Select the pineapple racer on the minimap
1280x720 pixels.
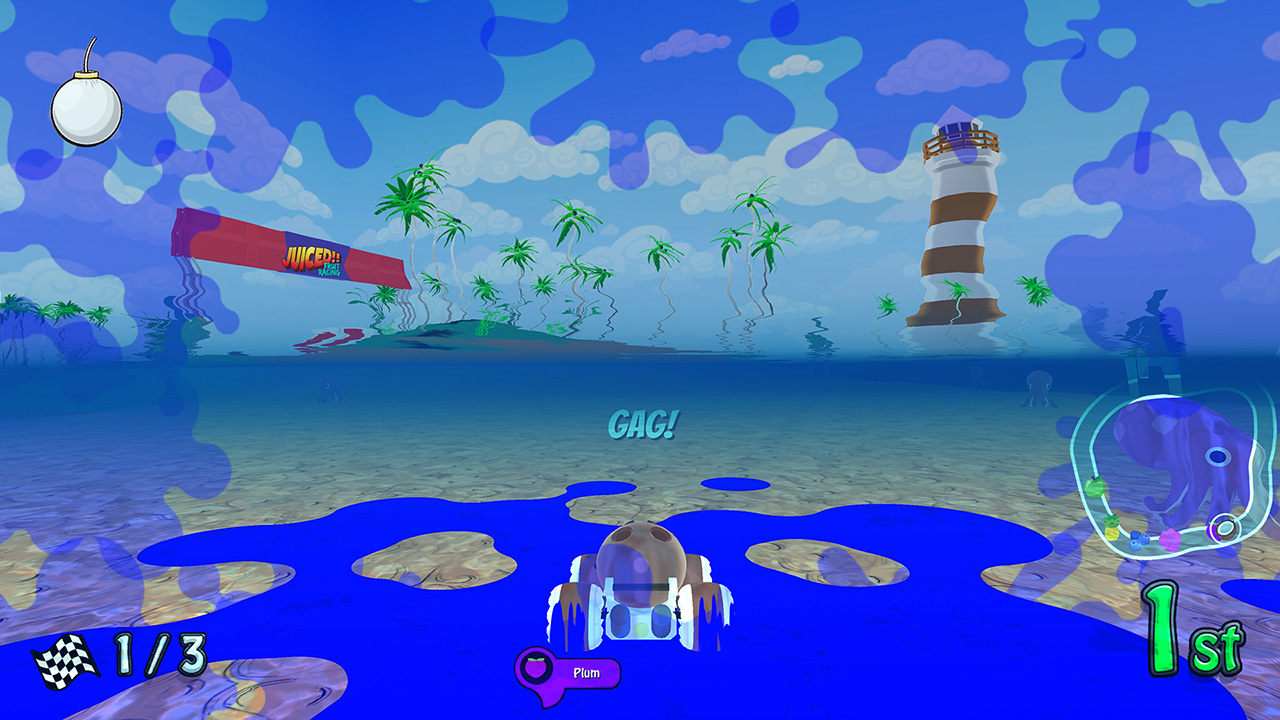tap(1111, 530)
